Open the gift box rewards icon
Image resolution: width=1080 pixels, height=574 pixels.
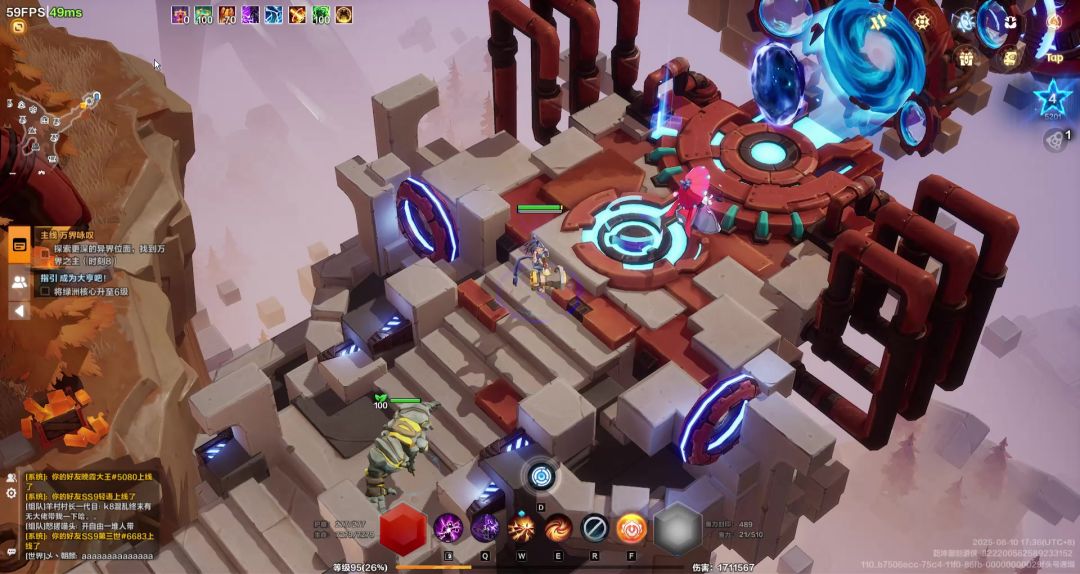[967, 58]
